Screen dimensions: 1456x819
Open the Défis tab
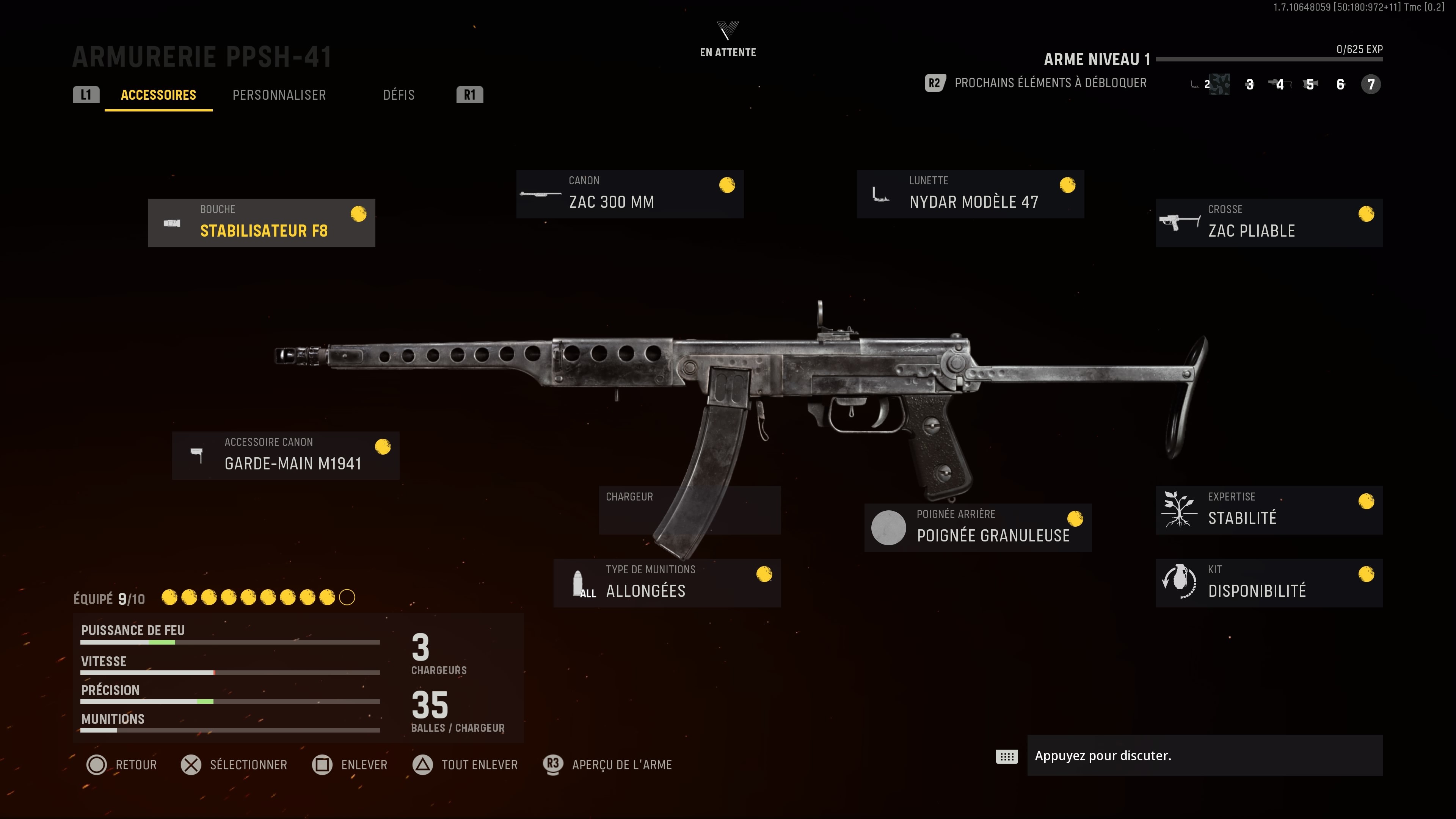coord(399,94)
